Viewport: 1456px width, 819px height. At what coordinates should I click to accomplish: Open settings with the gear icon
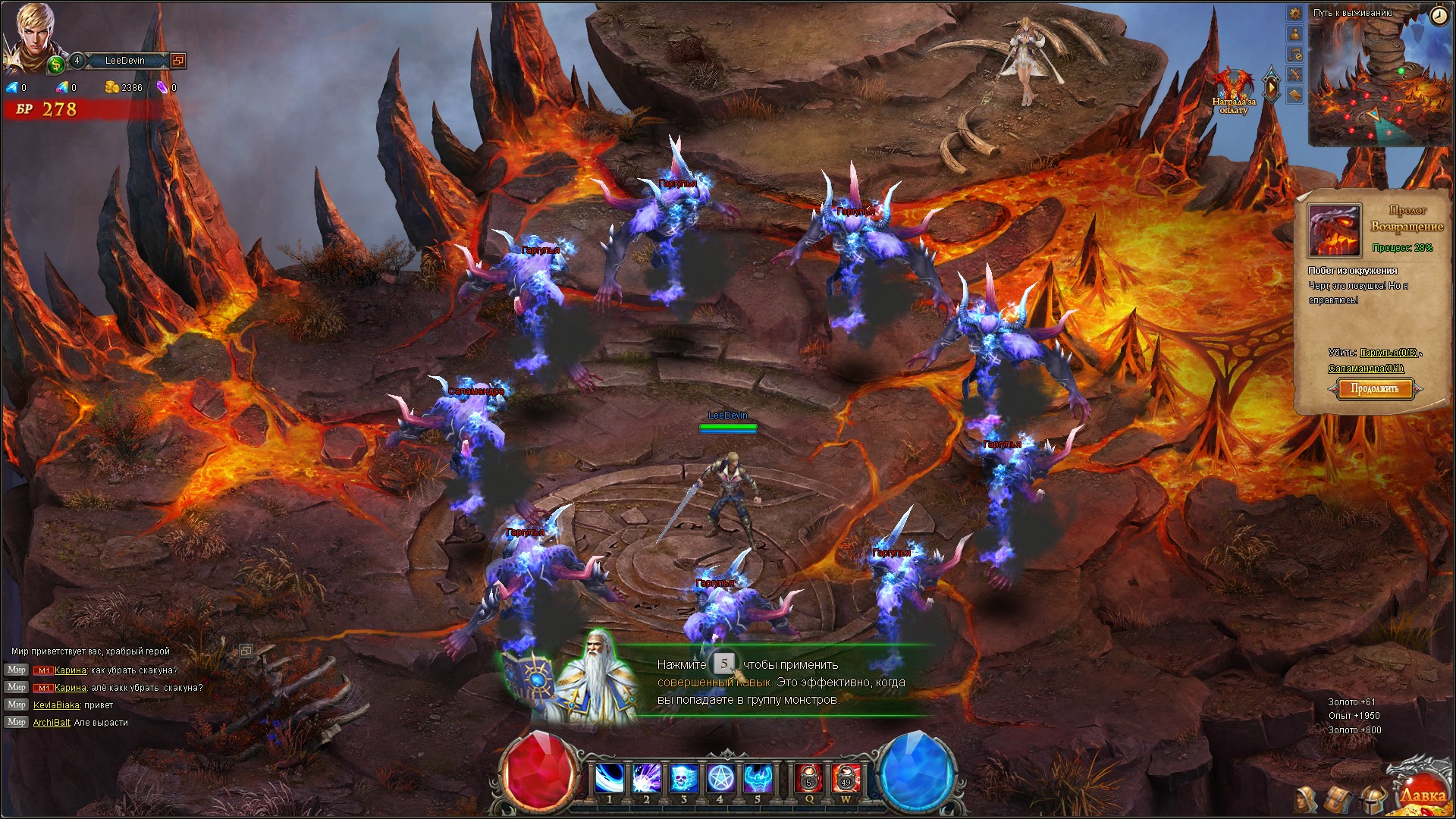1295,14
